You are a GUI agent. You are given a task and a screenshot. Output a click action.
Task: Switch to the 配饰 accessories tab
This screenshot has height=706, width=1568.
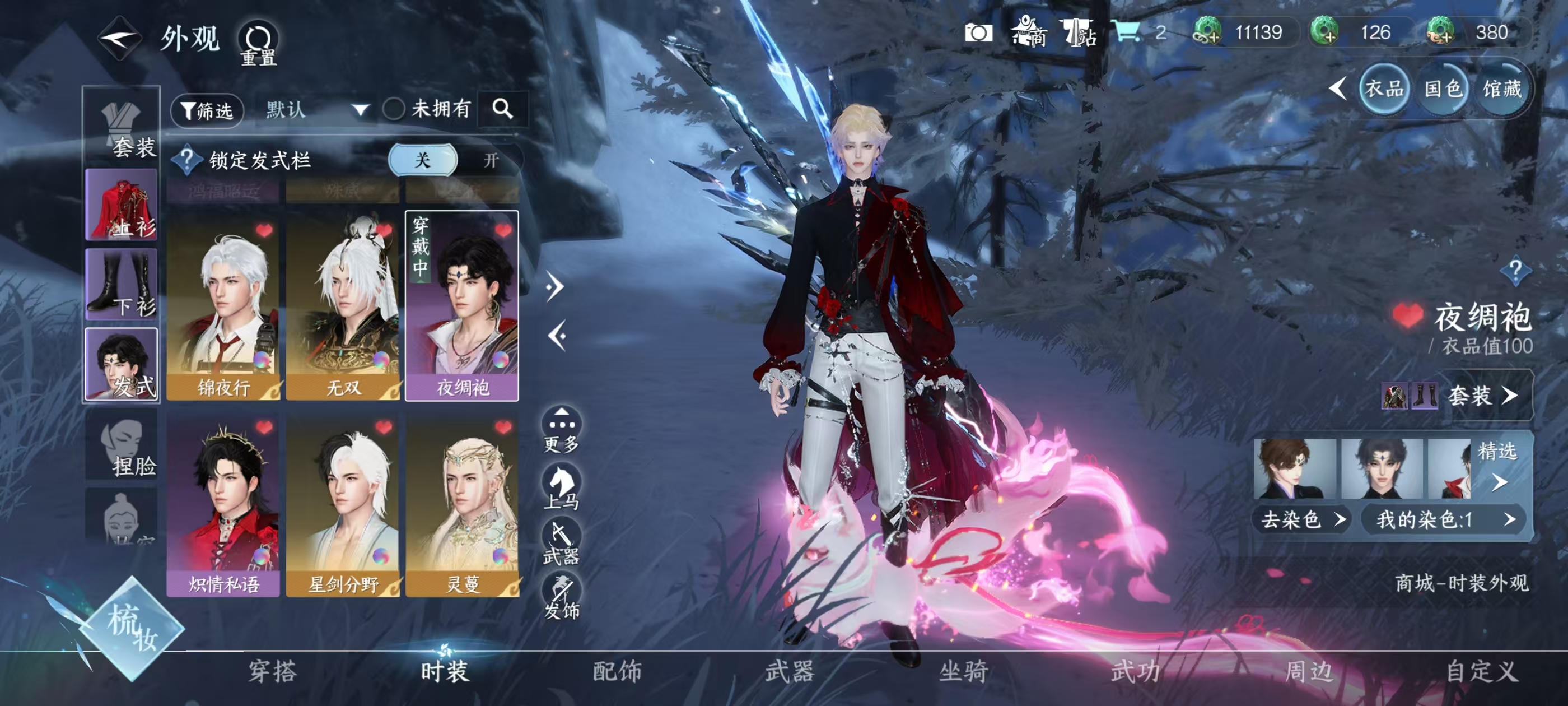(617, 671)
